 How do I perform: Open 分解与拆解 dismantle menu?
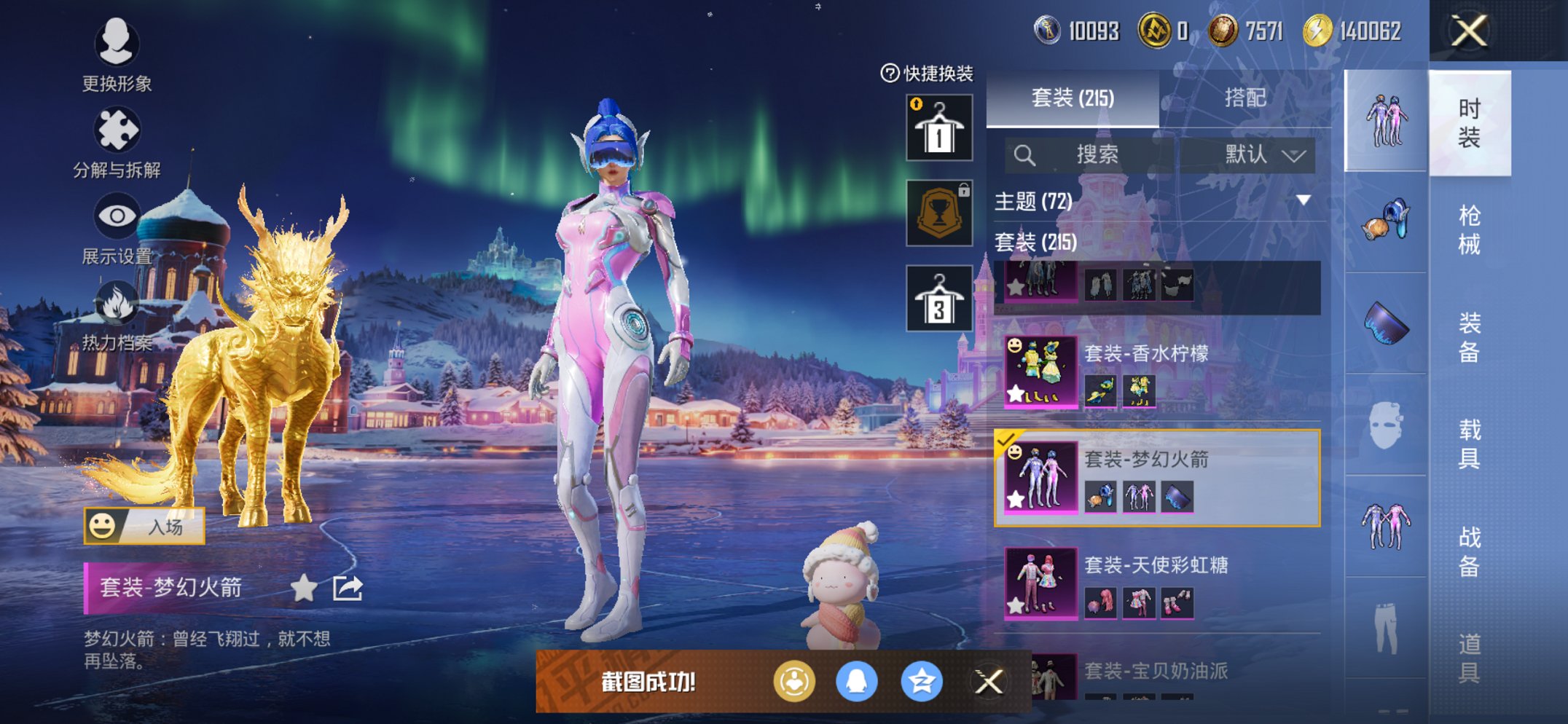117,143
